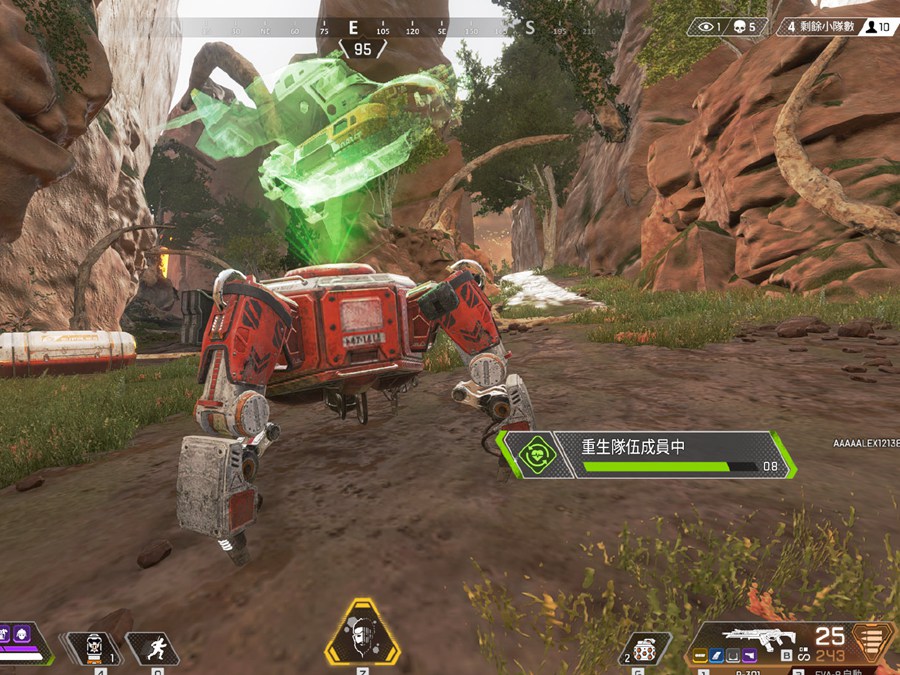Viewport: 900px width, 675px height.
Task: Activate the ultimate ability icon
Action: coord(362,634)
